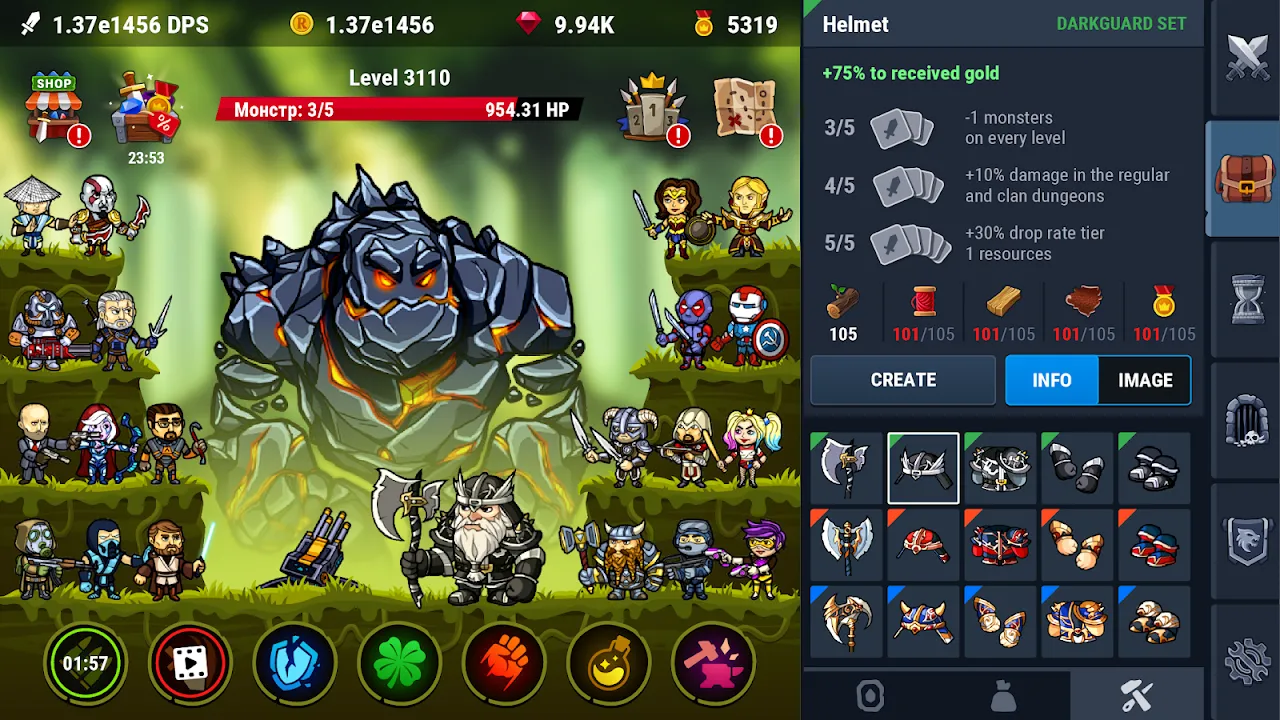Activate the red fist skill
This screenshot has width=1280, height=720.
[x=504, y=663]
